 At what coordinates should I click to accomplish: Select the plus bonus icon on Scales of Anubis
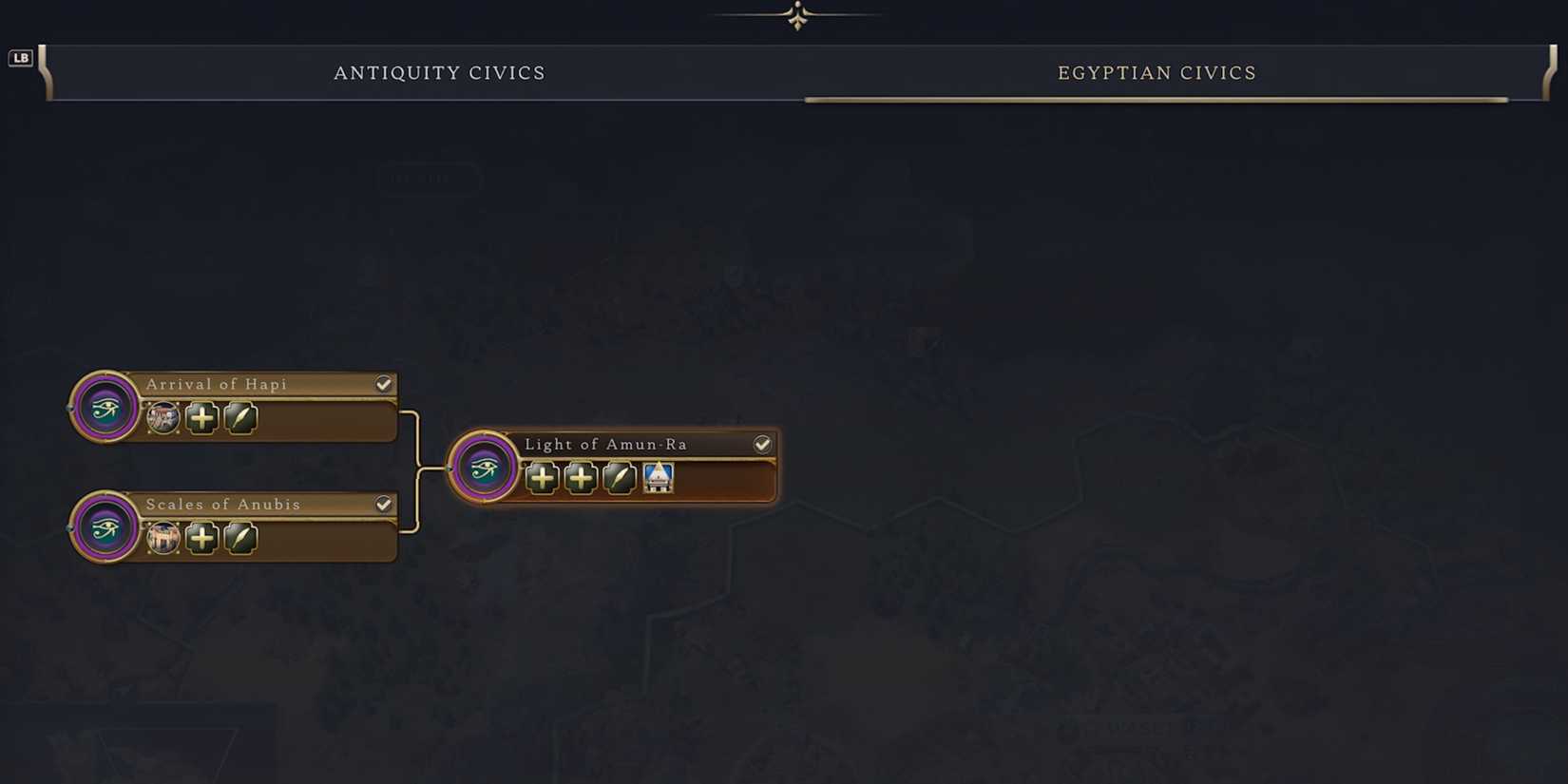tap(201, 540)
